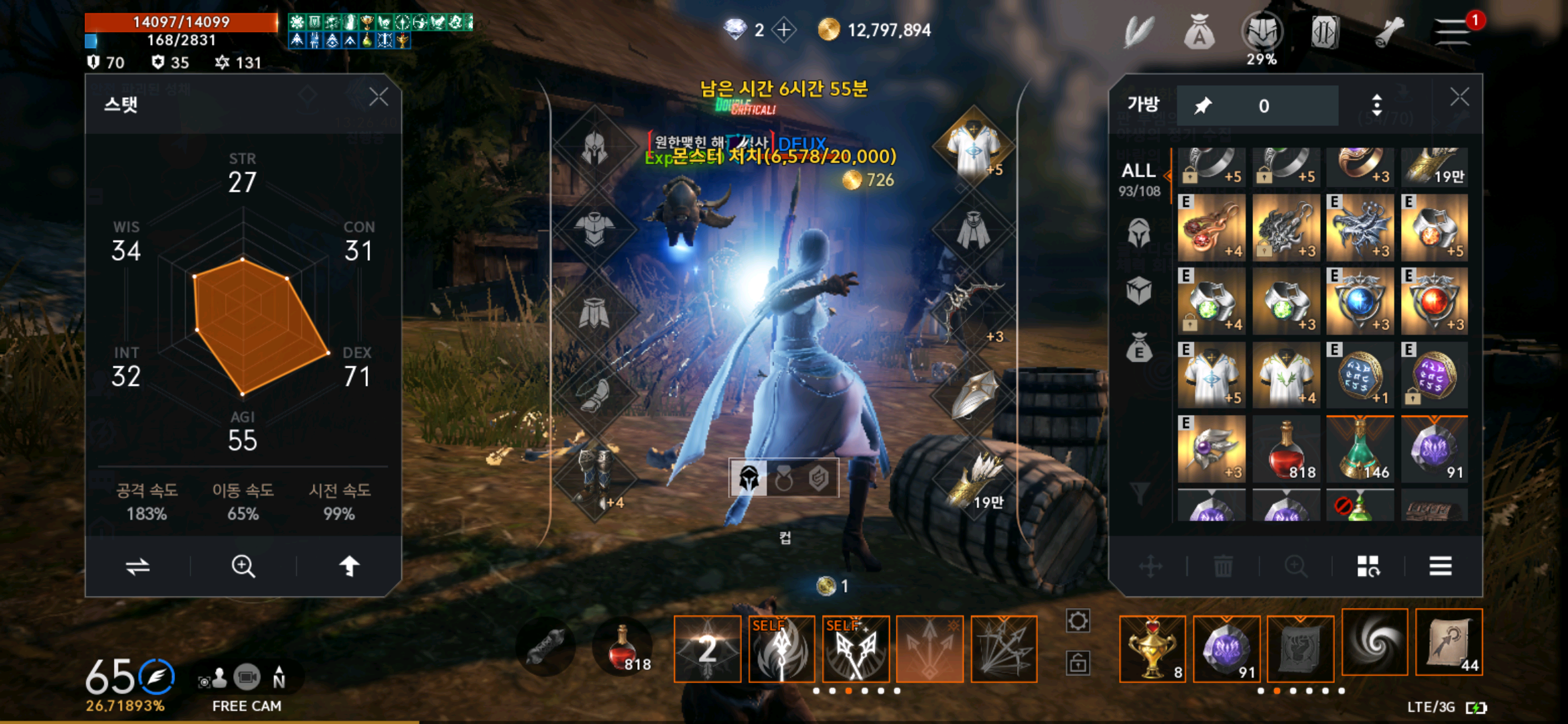The width and height of the screenshot is (1568, 724).
Task: Choose the white shirt armor +5 in bag
Action: point(1212,375)
